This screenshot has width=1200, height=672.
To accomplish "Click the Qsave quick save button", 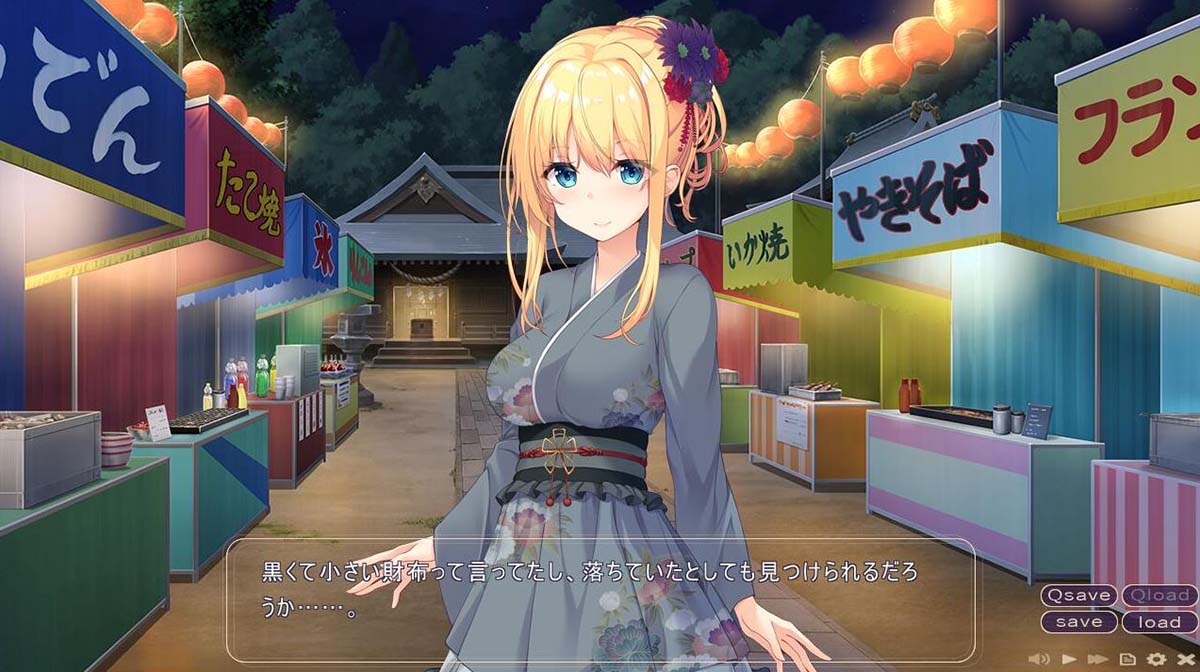I will click(1079, 595).
